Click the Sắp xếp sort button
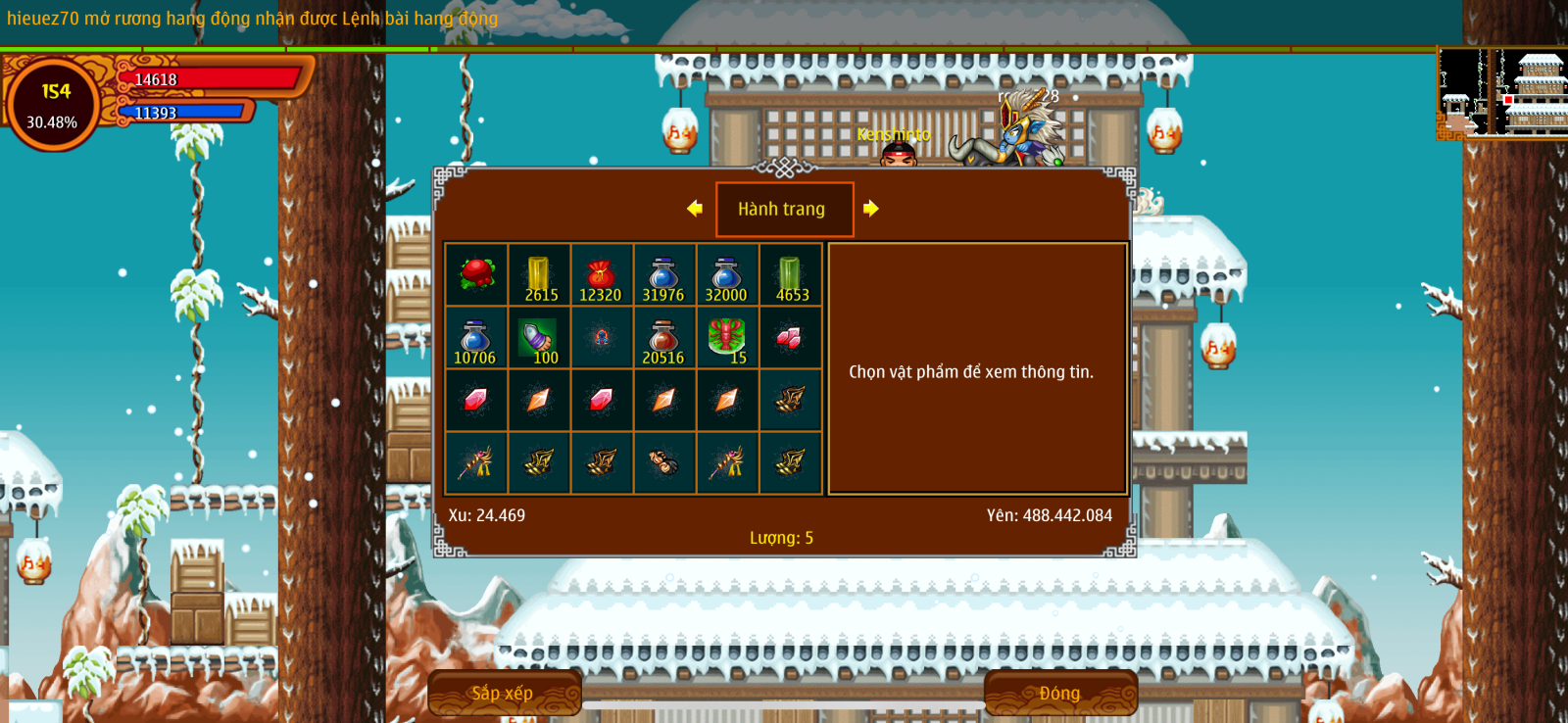The image size is (1568, 723). tap(504, 693)
